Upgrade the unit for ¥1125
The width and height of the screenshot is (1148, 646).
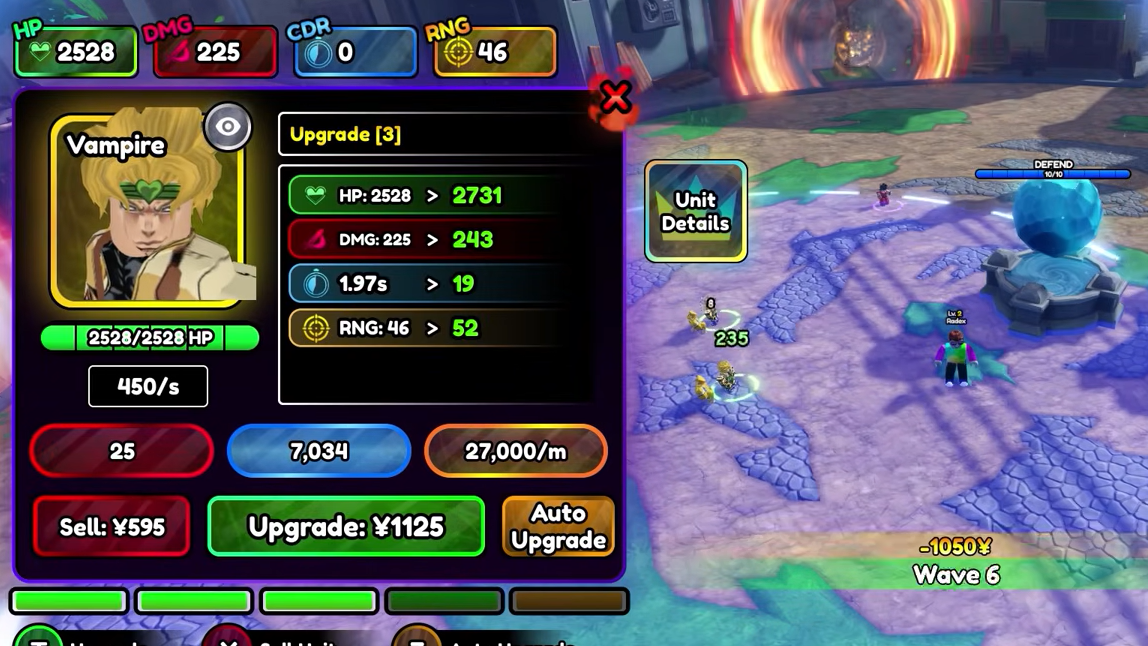click(346, 526)
